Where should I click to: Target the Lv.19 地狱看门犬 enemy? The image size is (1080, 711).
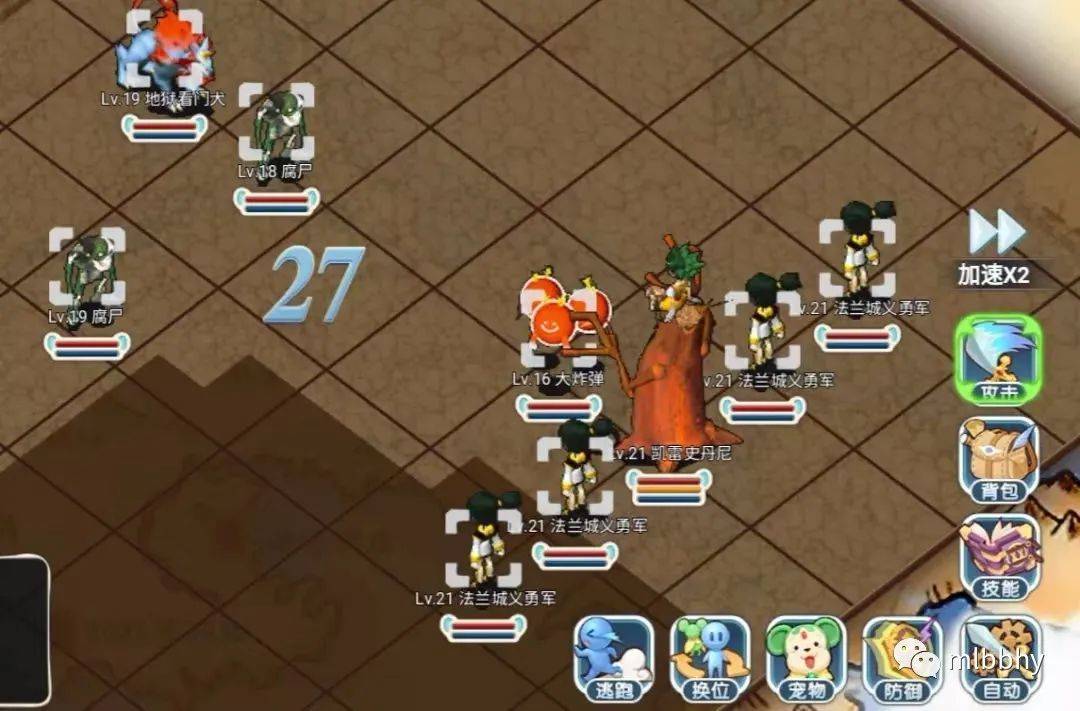164,50
